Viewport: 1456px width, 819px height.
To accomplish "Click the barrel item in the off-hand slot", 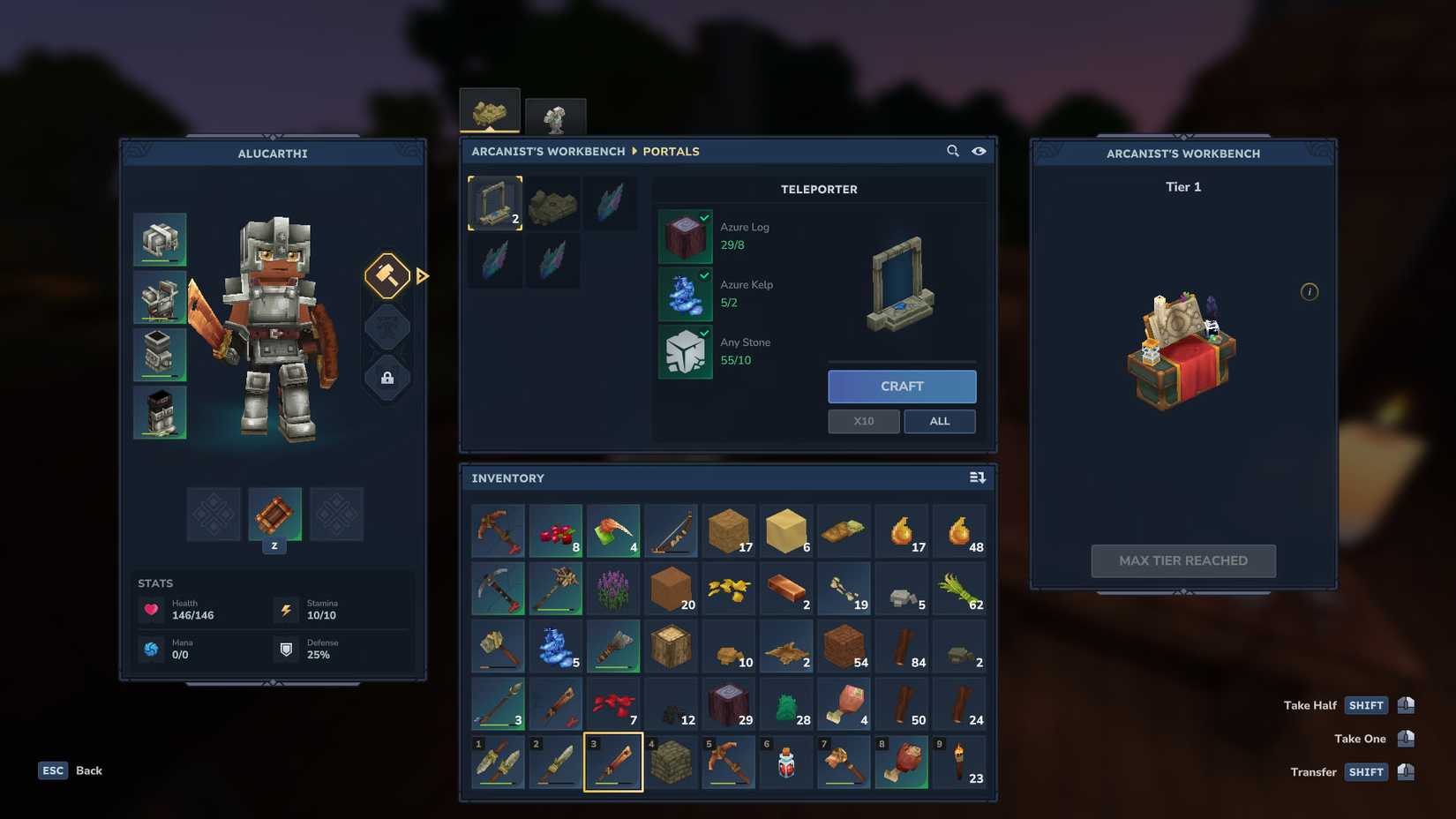I will tap(274, 515).
